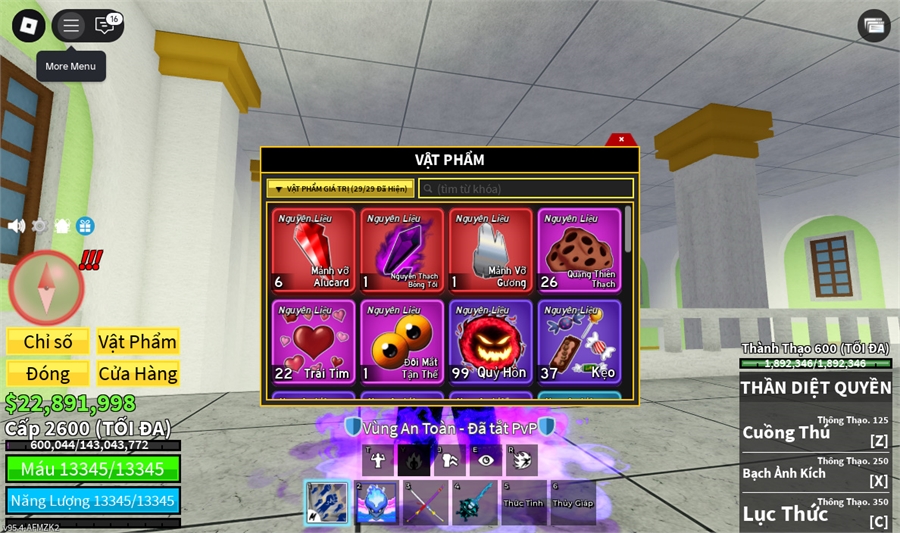
Task: Click the Vật Phẩm button
Action: 137,342
